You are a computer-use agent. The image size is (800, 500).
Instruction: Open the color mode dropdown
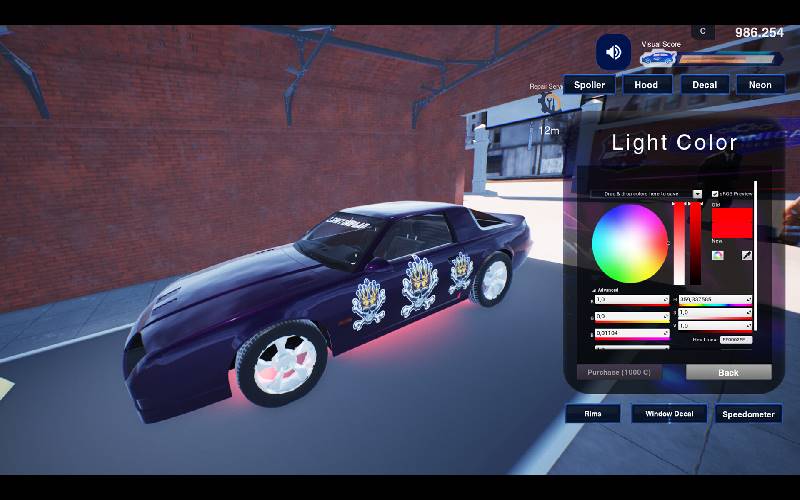[697, 194]
